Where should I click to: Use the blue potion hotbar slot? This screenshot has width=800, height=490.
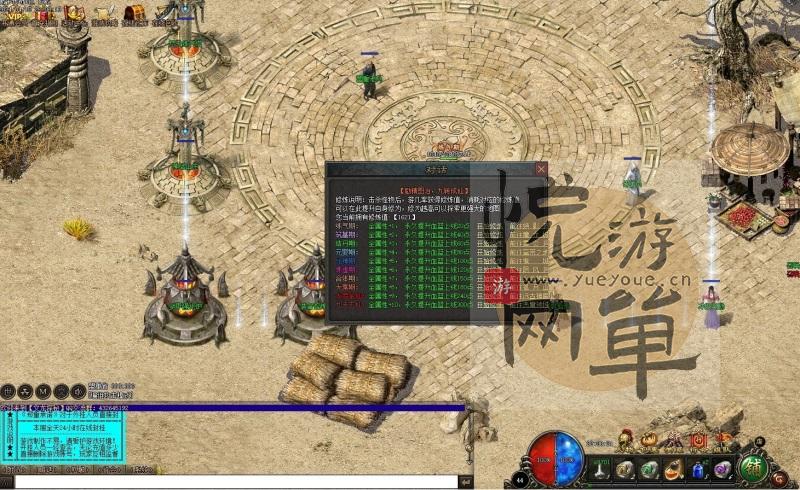(x=697, y=469)
